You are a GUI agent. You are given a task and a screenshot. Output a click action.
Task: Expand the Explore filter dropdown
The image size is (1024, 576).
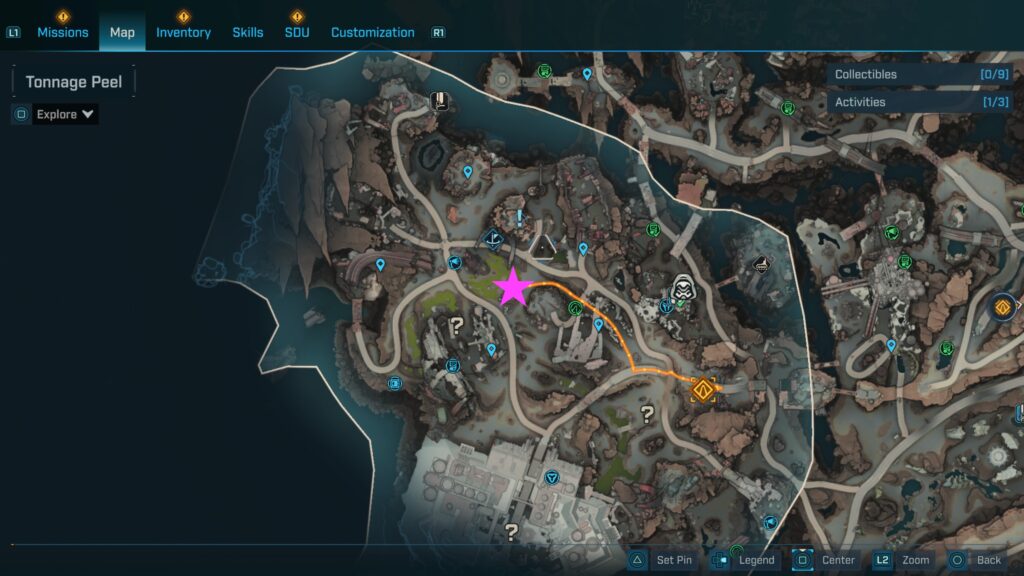[x=66, y=114]
